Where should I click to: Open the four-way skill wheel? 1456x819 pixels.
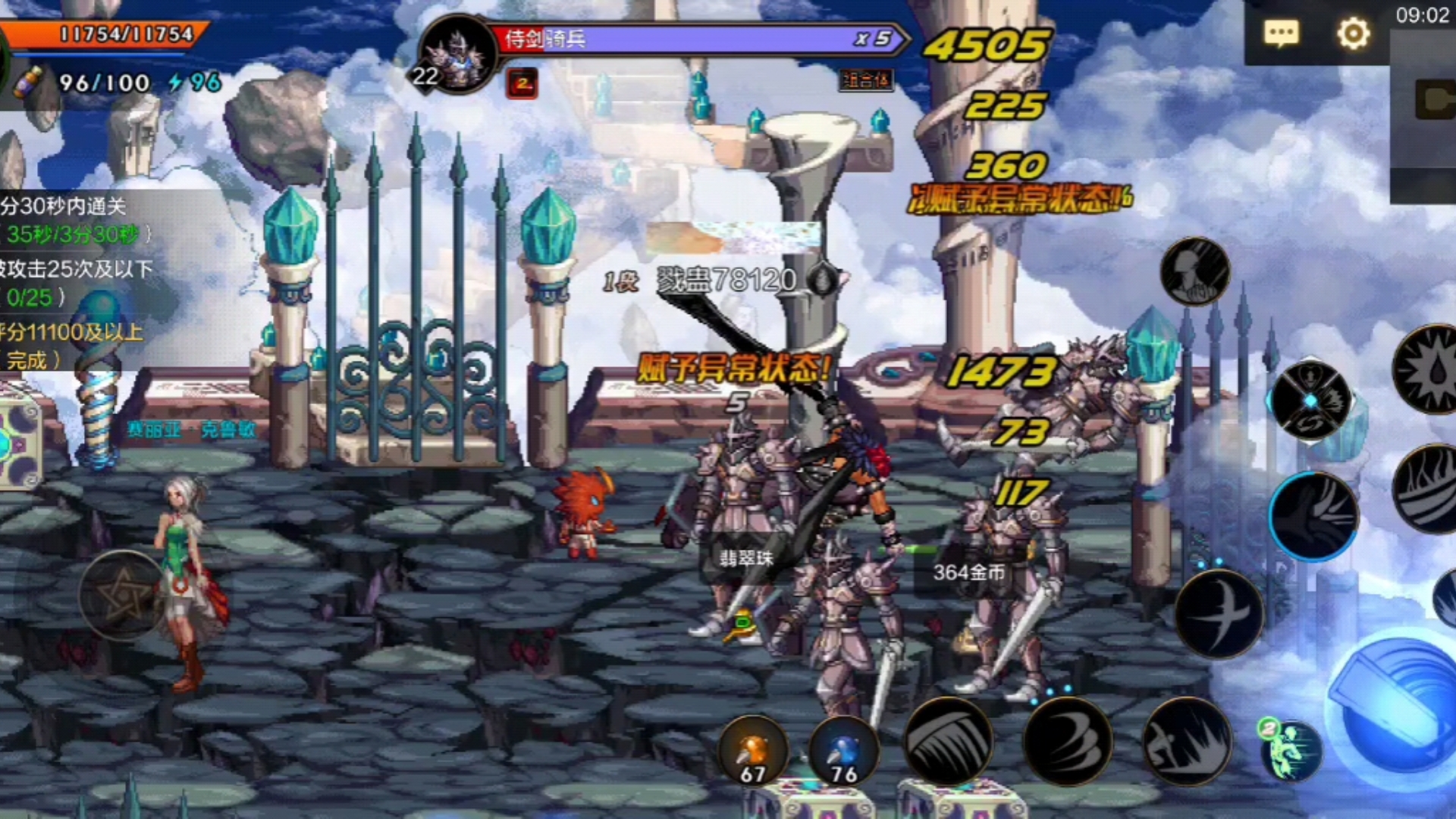(1311, 400)
